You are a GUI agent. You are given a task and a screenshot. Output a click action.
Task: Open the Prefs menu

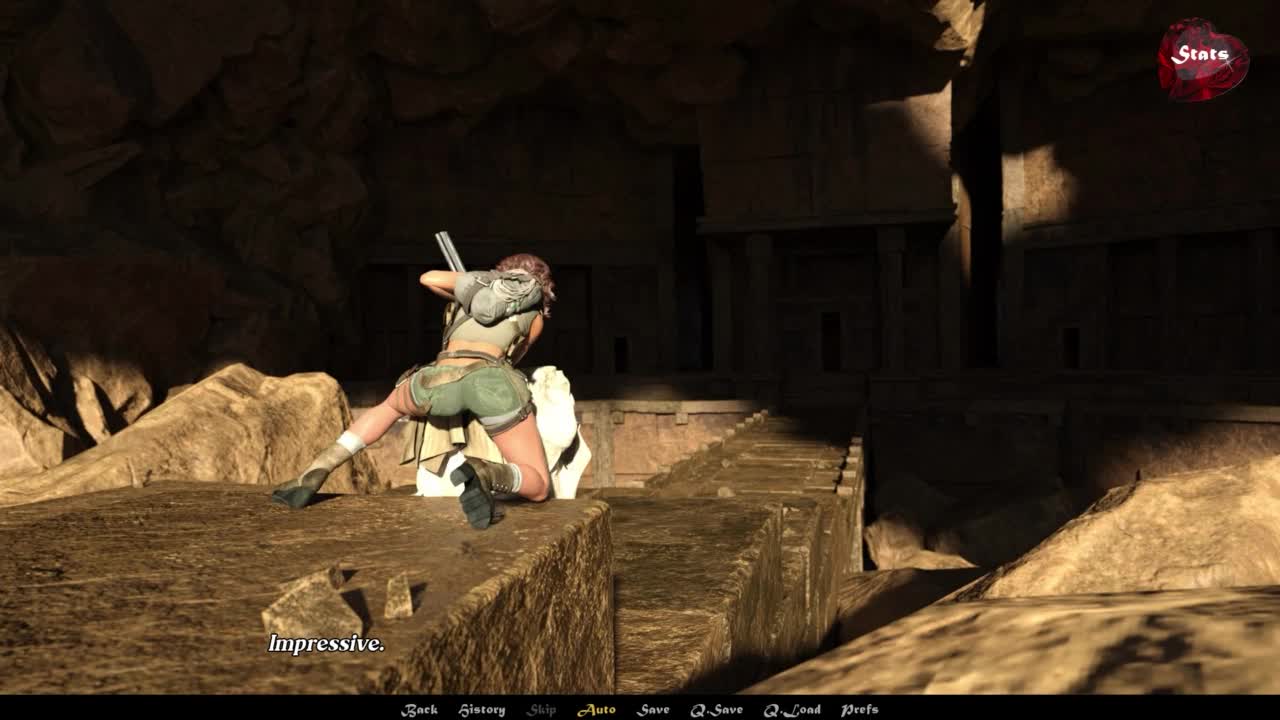(x=859, y=710)
